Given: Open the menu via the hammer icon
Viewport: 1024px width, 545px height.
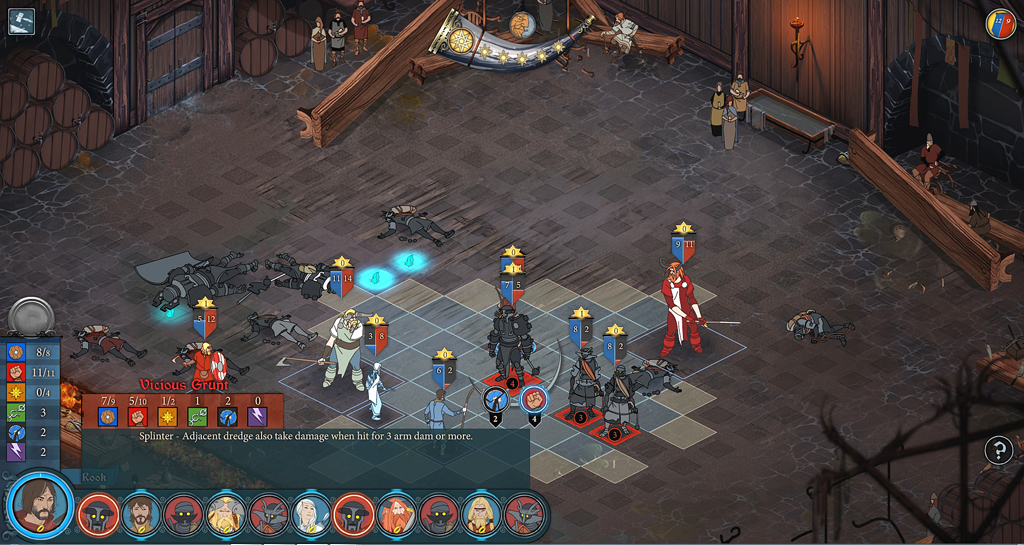Looking at the screenshot, I should (x=21, y=21).
